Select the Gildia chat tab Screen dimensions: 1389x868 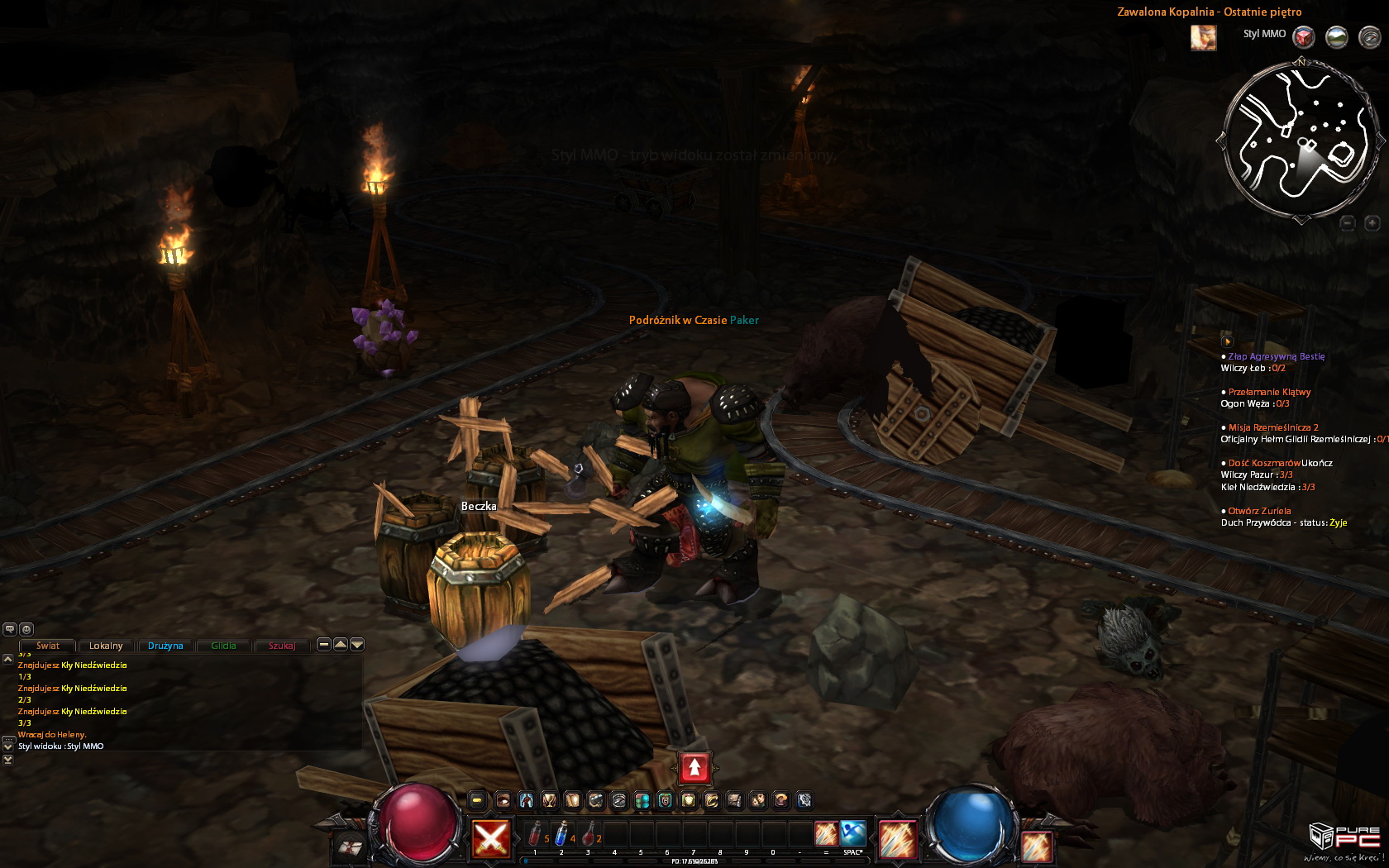pyautogui.click(x=223, y=646)
